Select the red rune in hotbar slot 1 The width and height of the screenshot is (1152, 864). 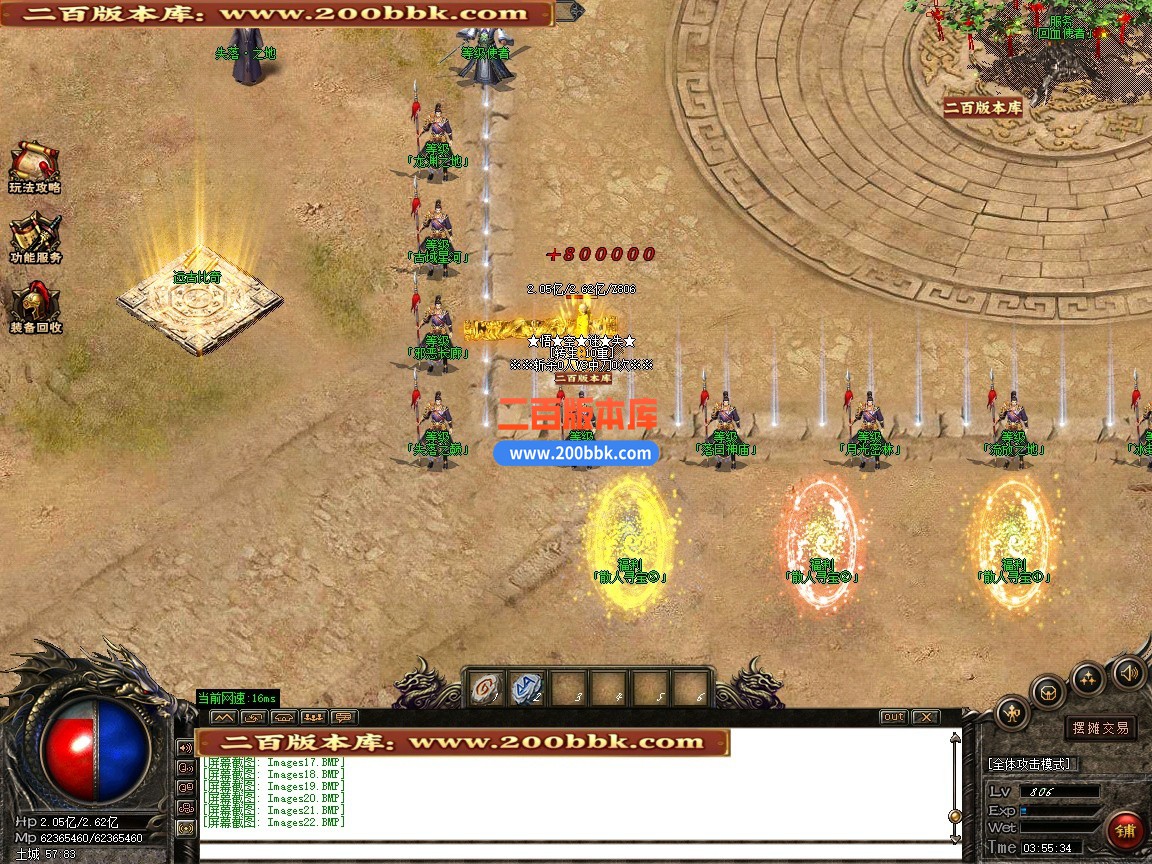[486, 688]
